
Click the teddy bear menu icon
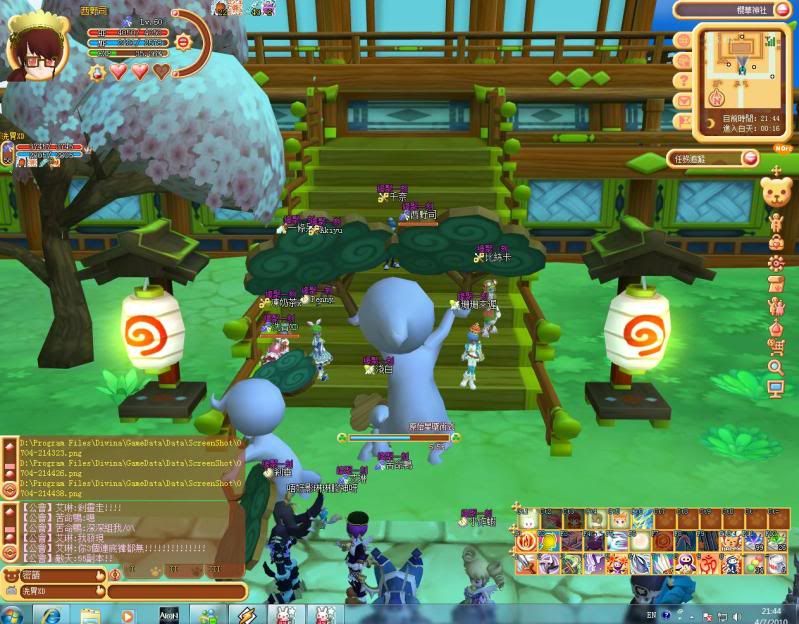776,191
